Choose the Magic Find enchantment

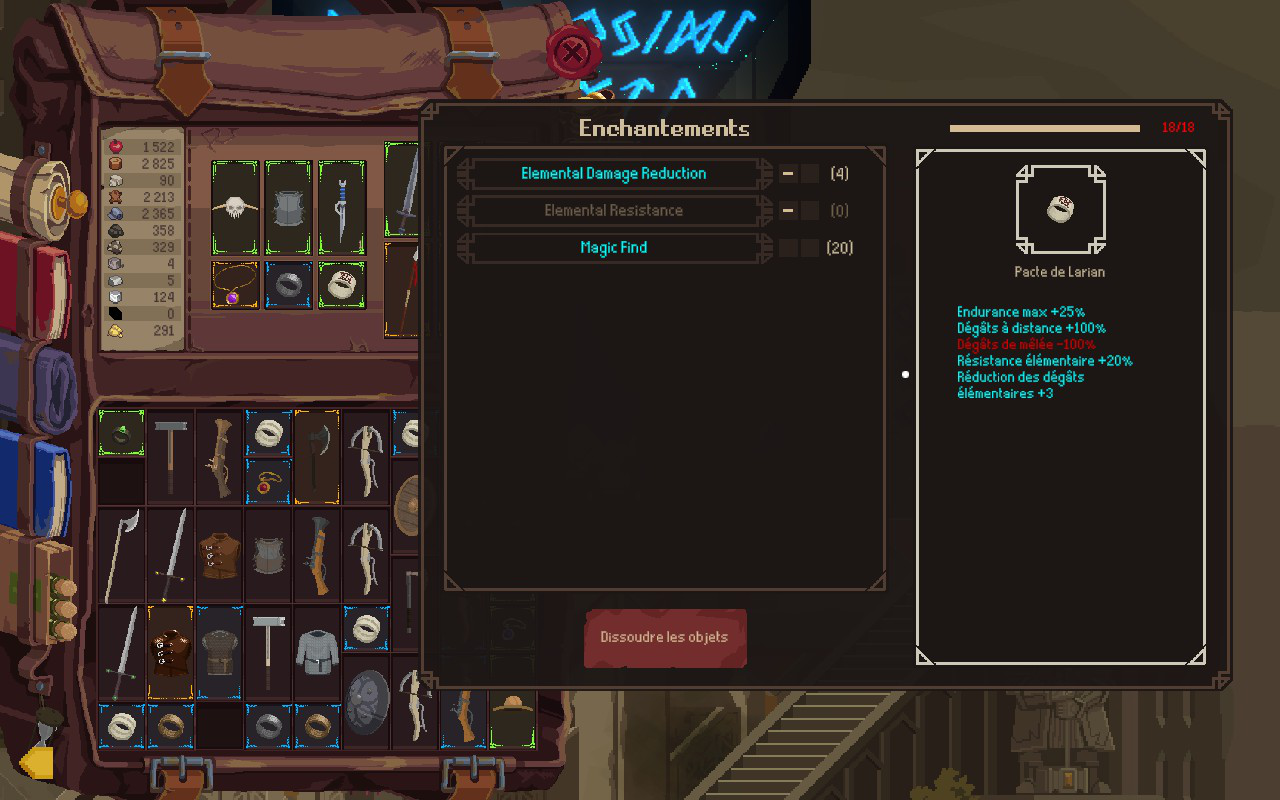[613, 248]
